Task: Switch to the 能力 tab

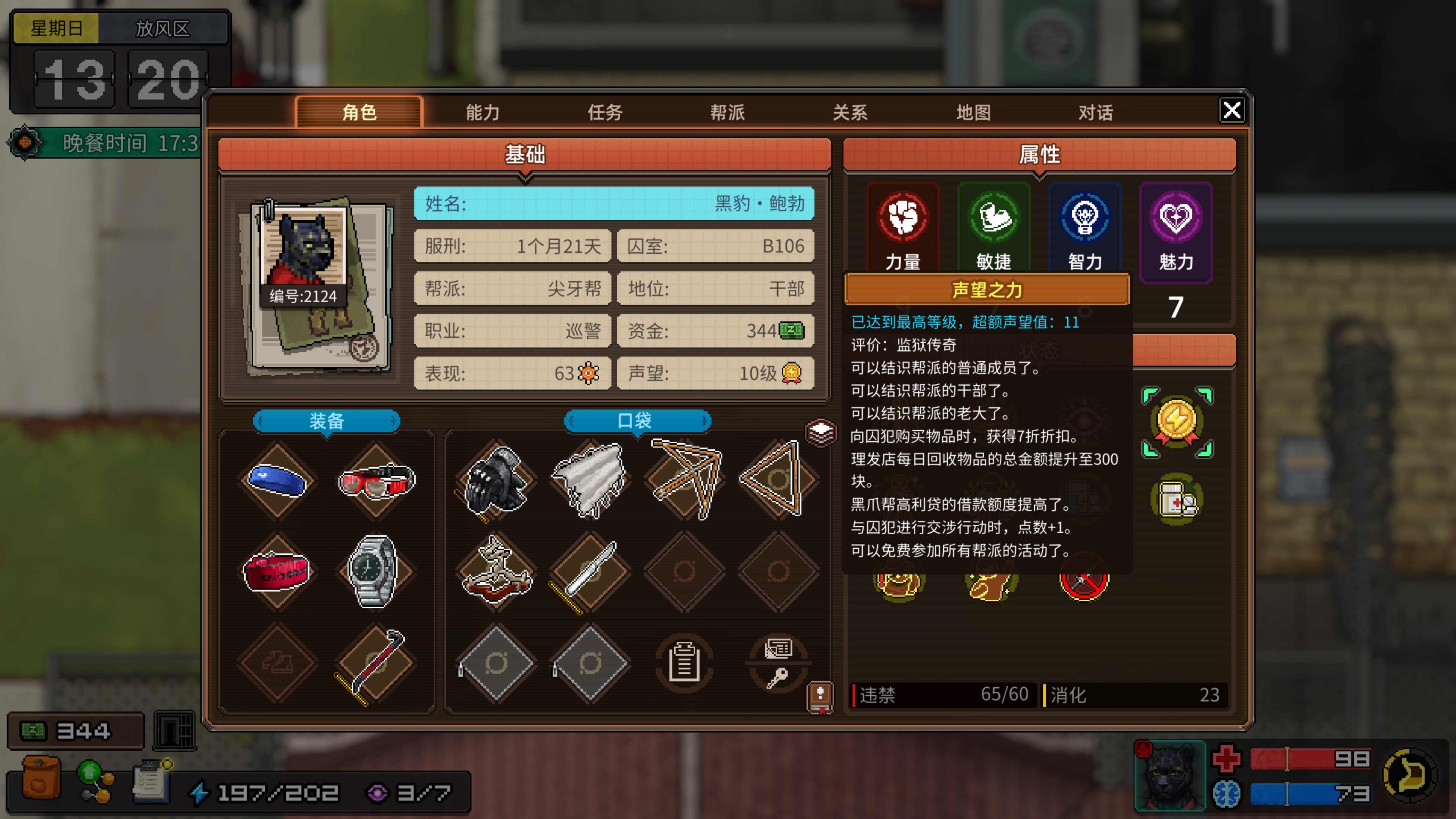Action: click(482, 112)
